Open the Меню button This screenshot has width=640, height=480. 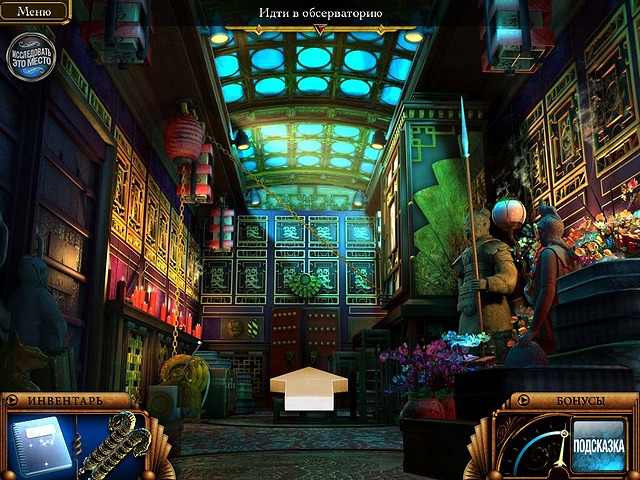[34, 12]
